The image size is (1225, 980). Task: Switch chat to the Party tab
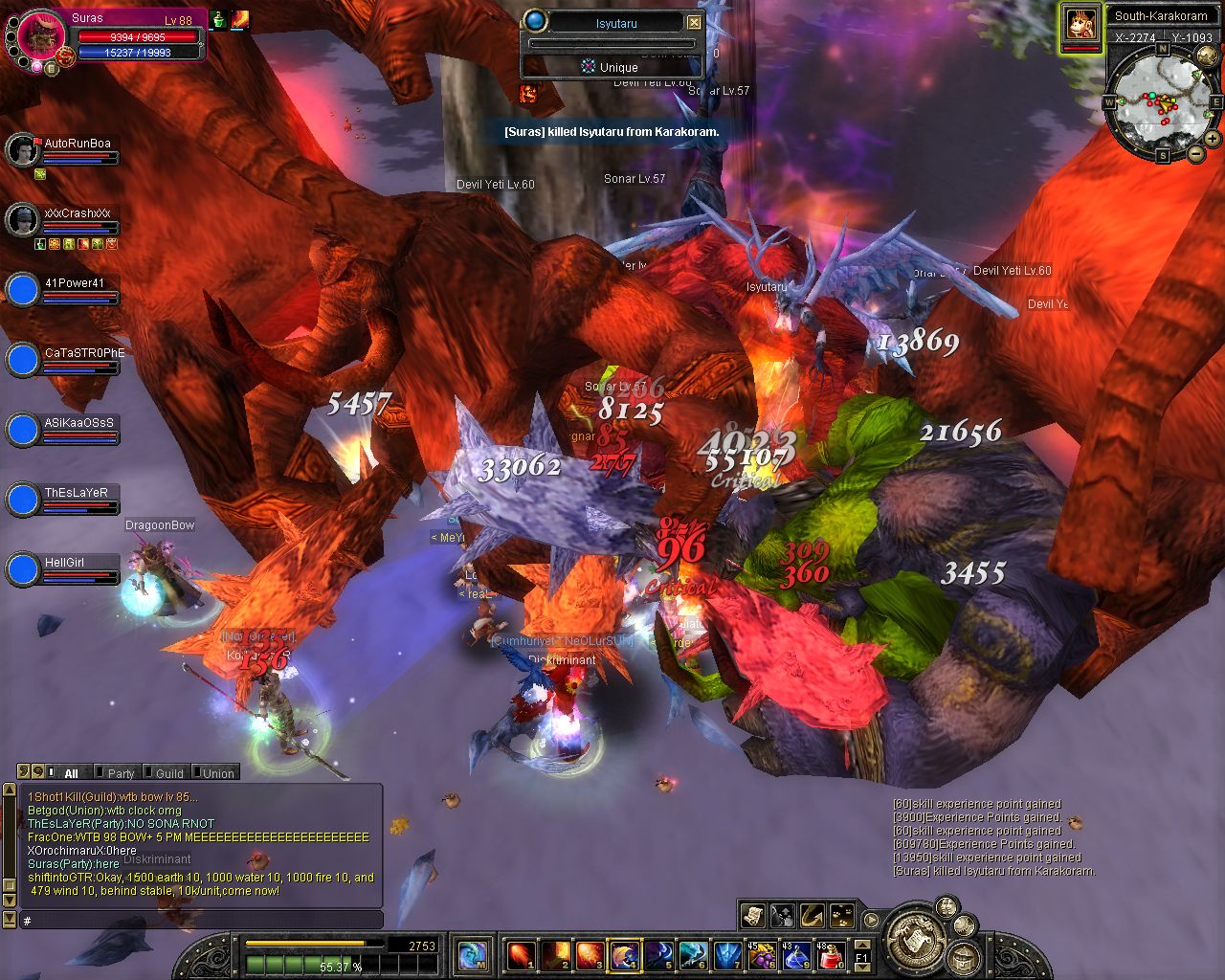pos(121,773)
